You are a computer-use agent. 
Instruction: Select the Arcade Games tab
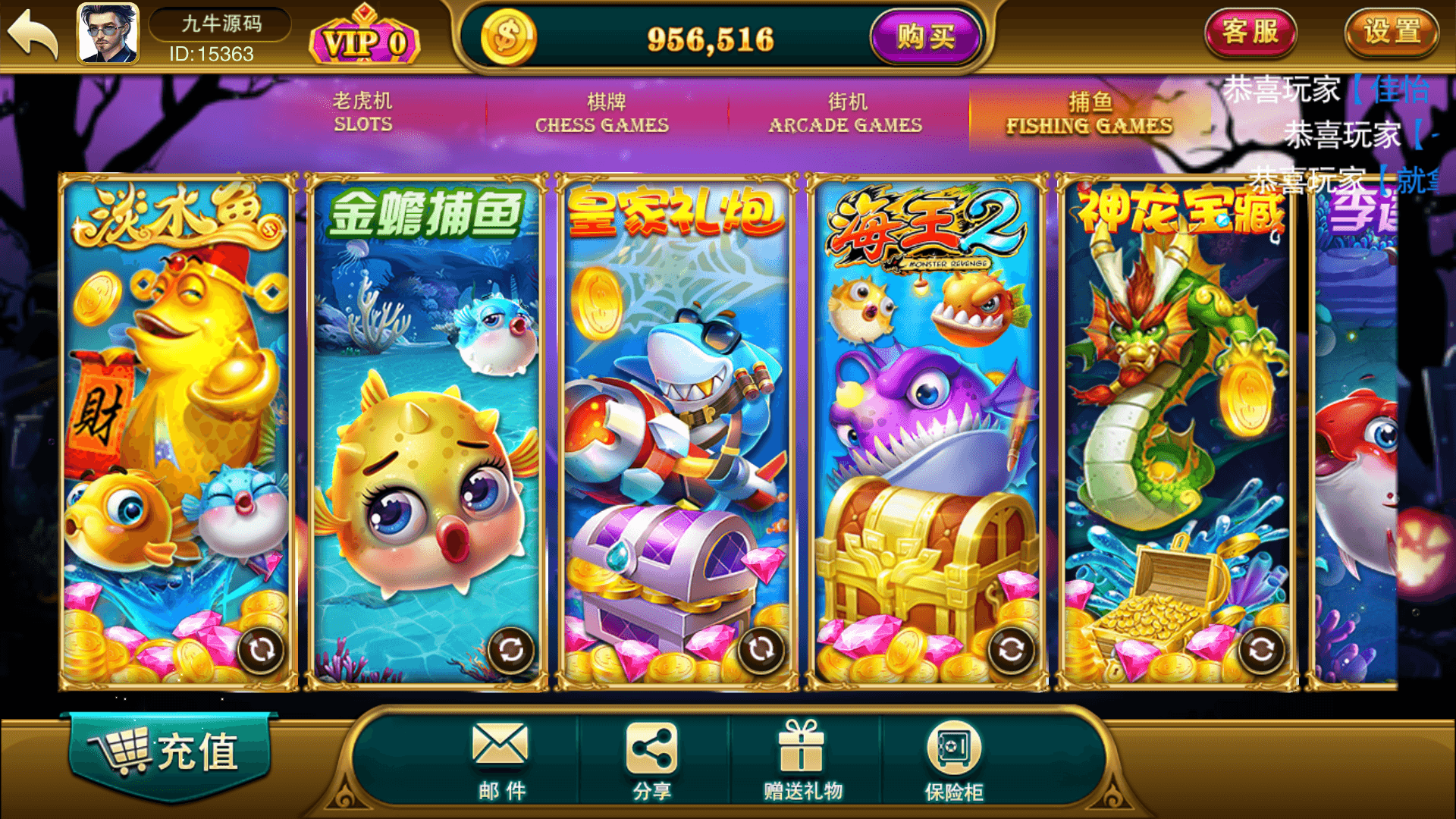point(846,113)
